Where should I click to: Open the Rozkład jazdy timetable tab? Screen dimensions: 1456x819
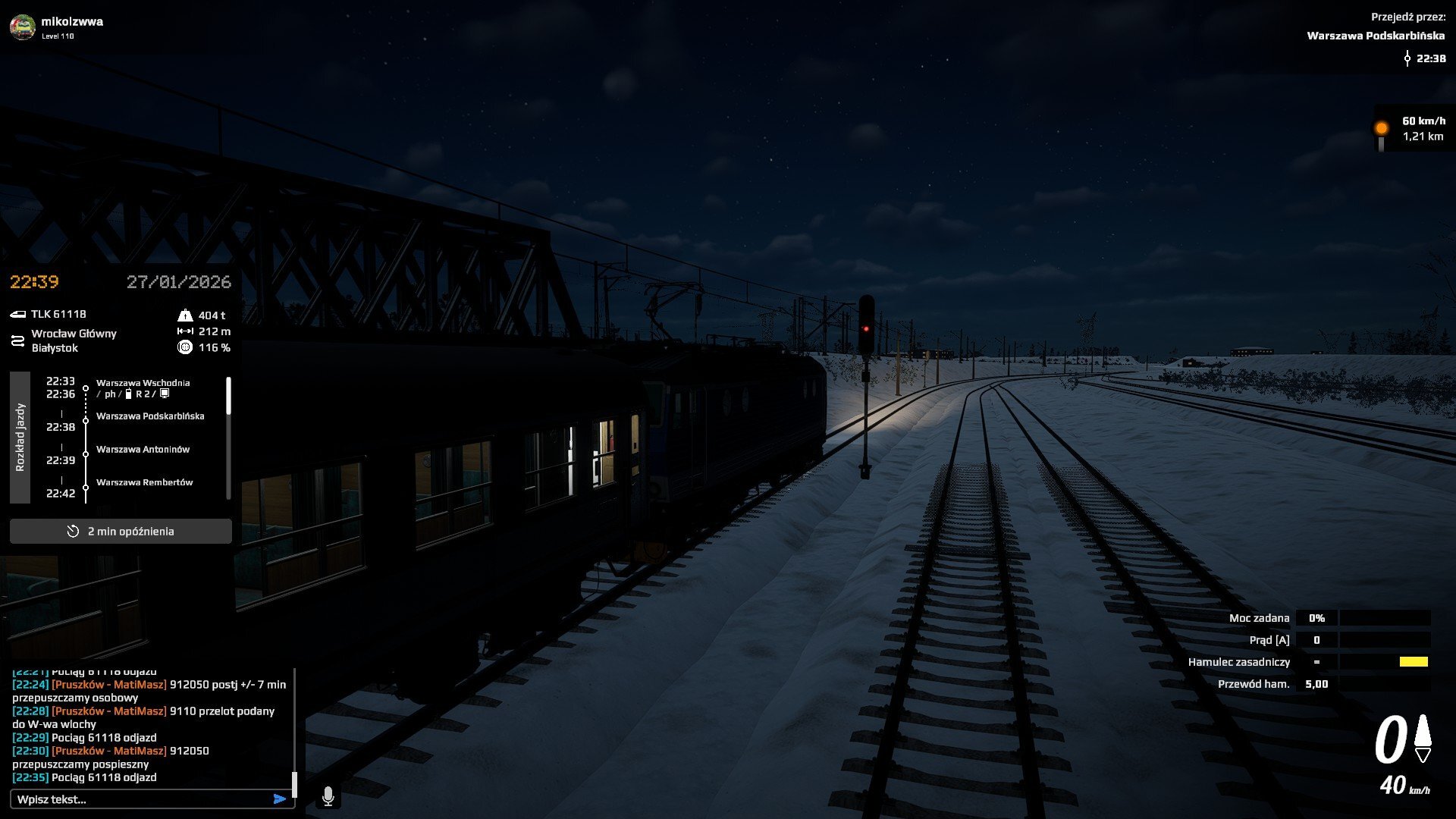[20, 438]
